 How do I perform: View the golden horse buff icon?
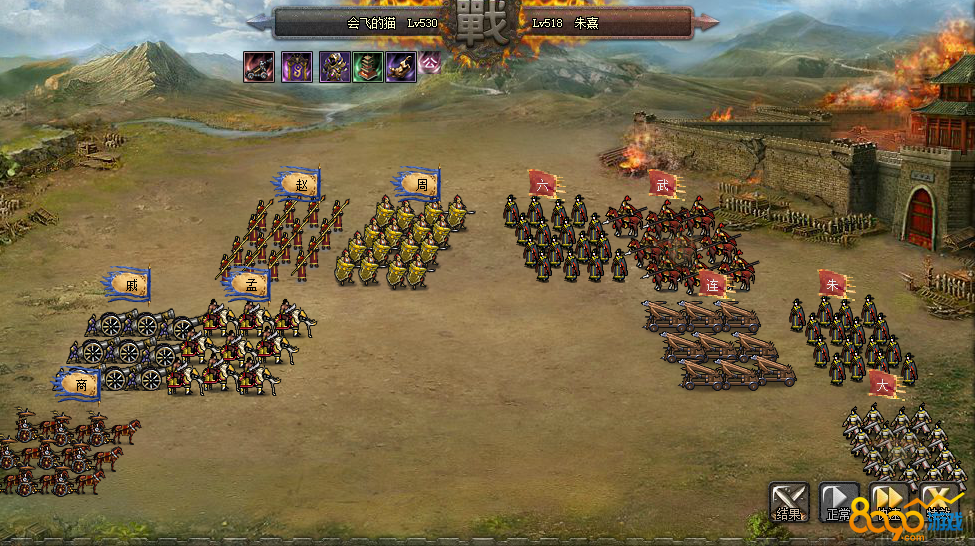[x=401, y=67]
